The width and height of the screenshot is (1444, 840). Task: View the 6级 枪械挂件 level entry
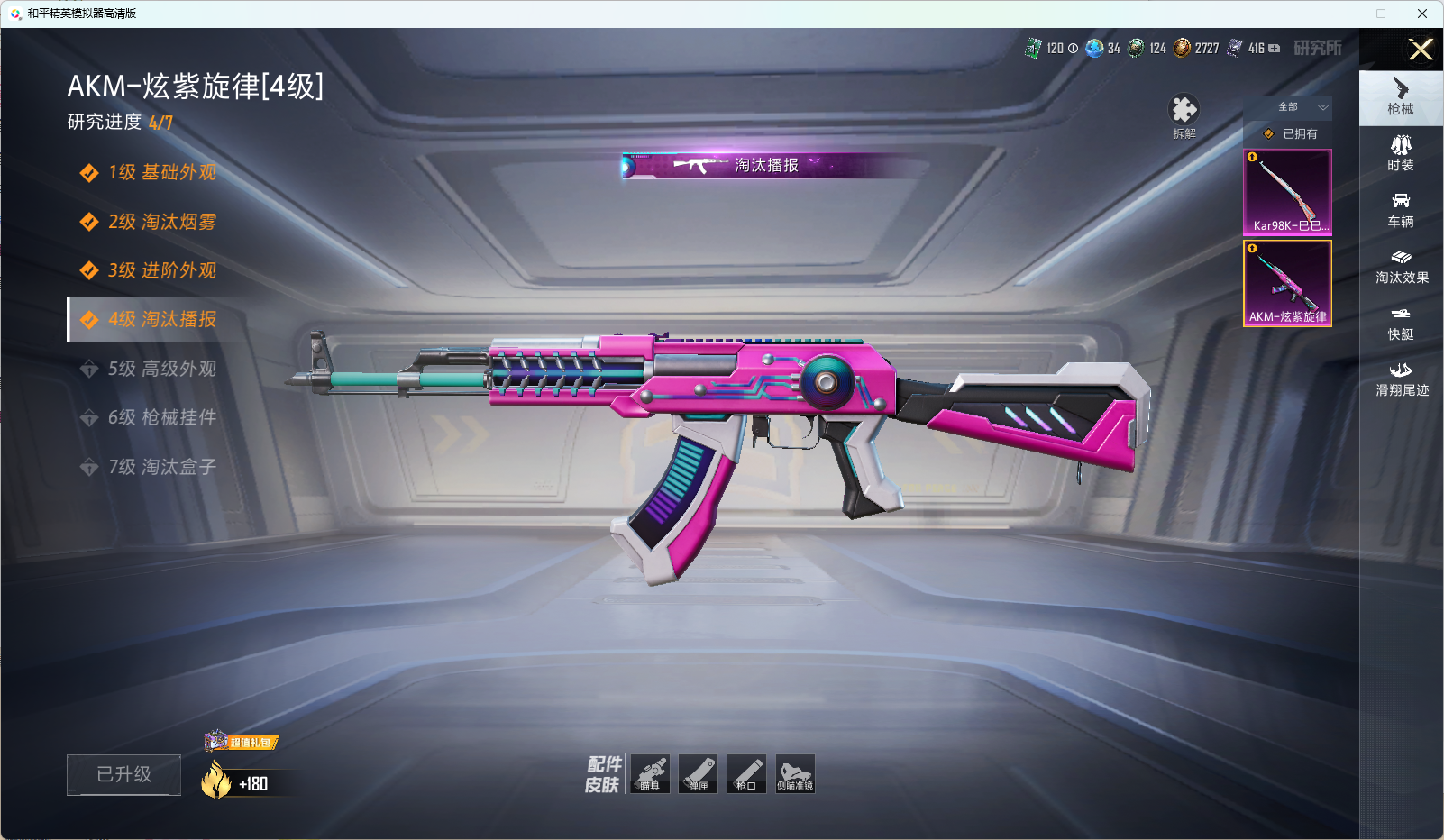[162, 417]
